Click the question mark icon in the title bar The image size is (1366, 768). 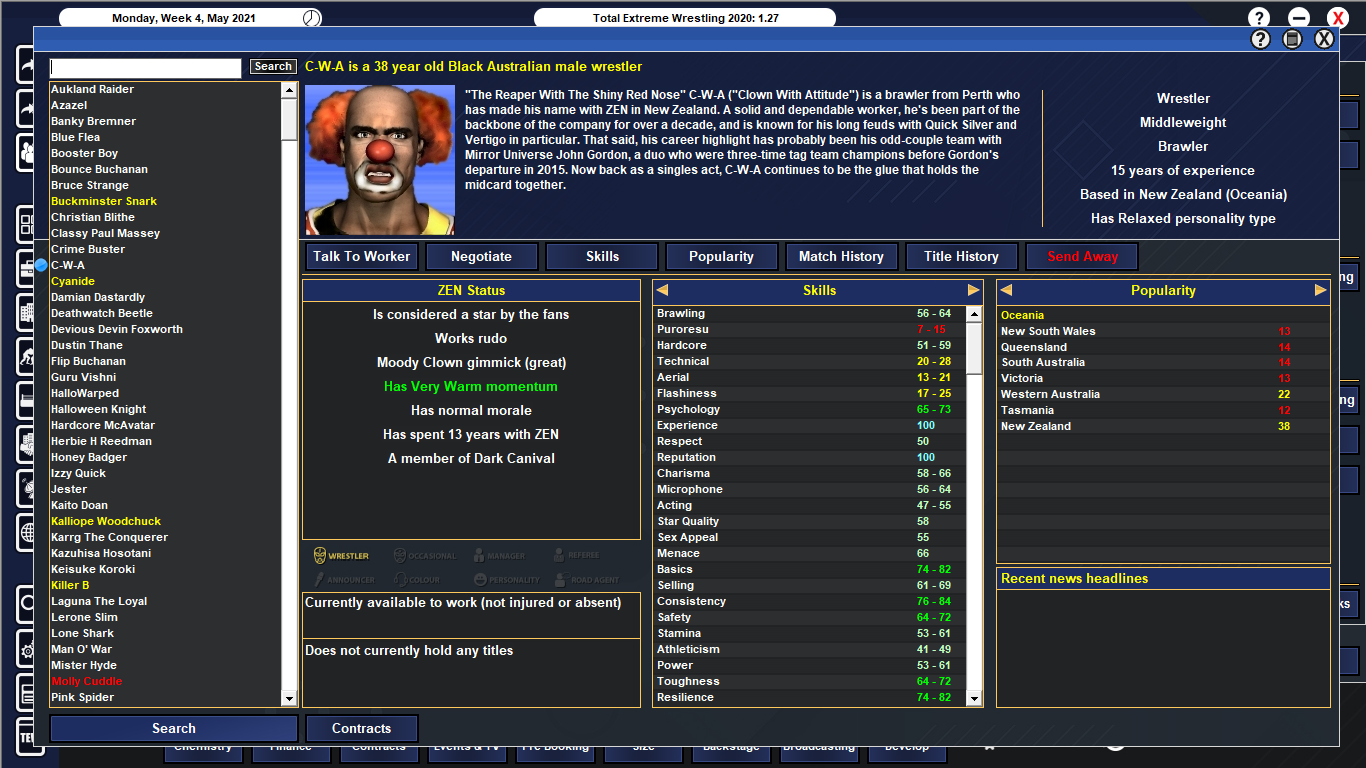[x=1257, y=16]
